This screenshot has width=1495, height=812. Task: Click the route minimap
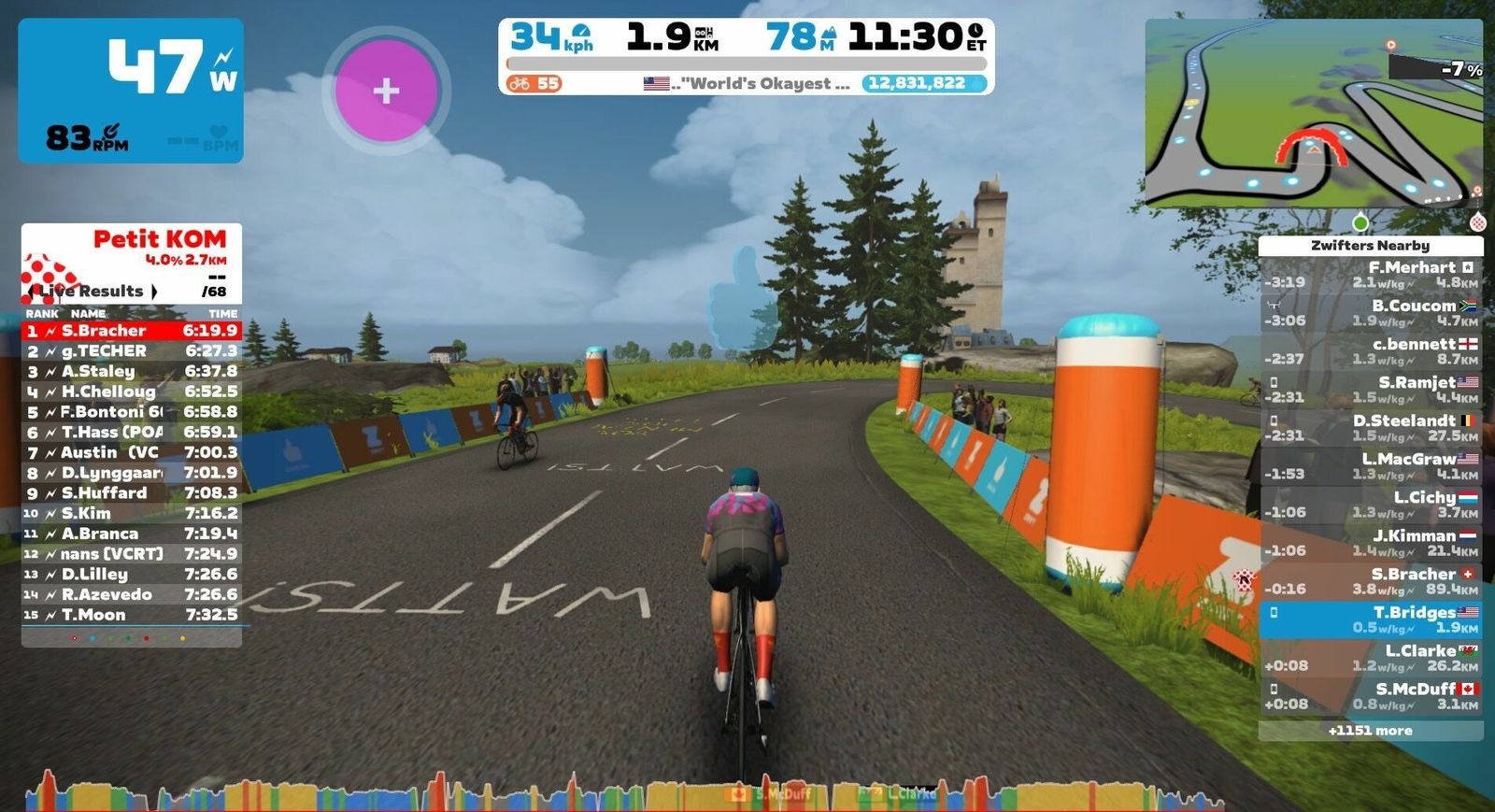[1313, 114]
